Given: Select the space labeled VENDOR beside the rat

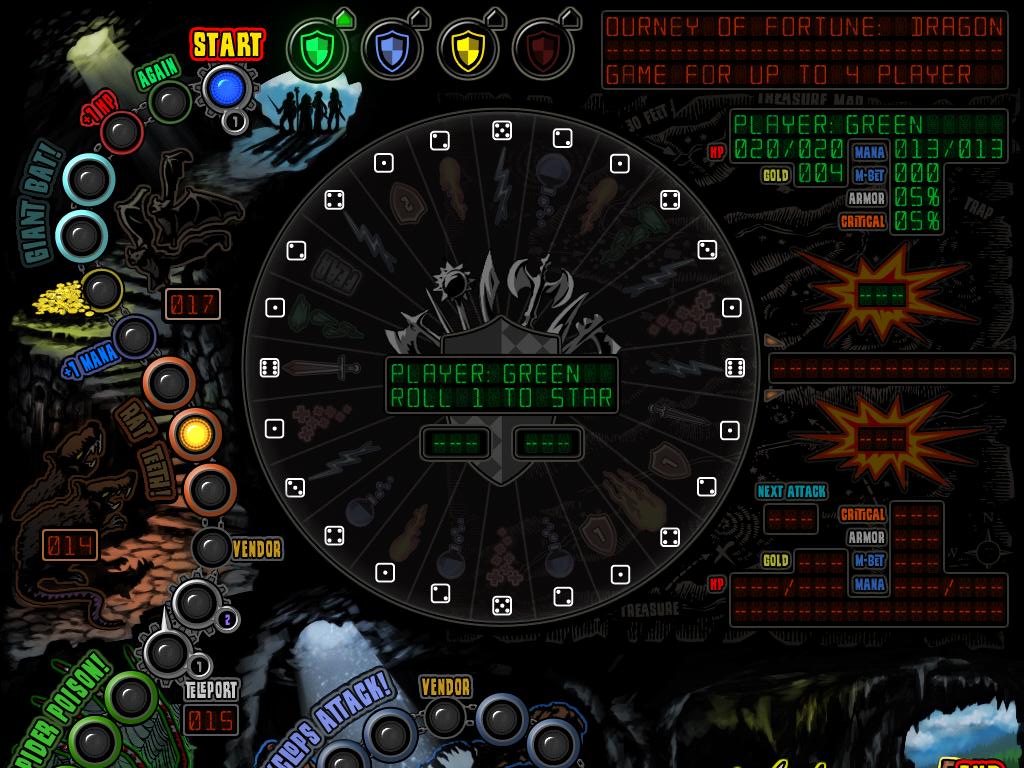Looking at the screenshot, I should pyautogui.click(x=212, y=548).
